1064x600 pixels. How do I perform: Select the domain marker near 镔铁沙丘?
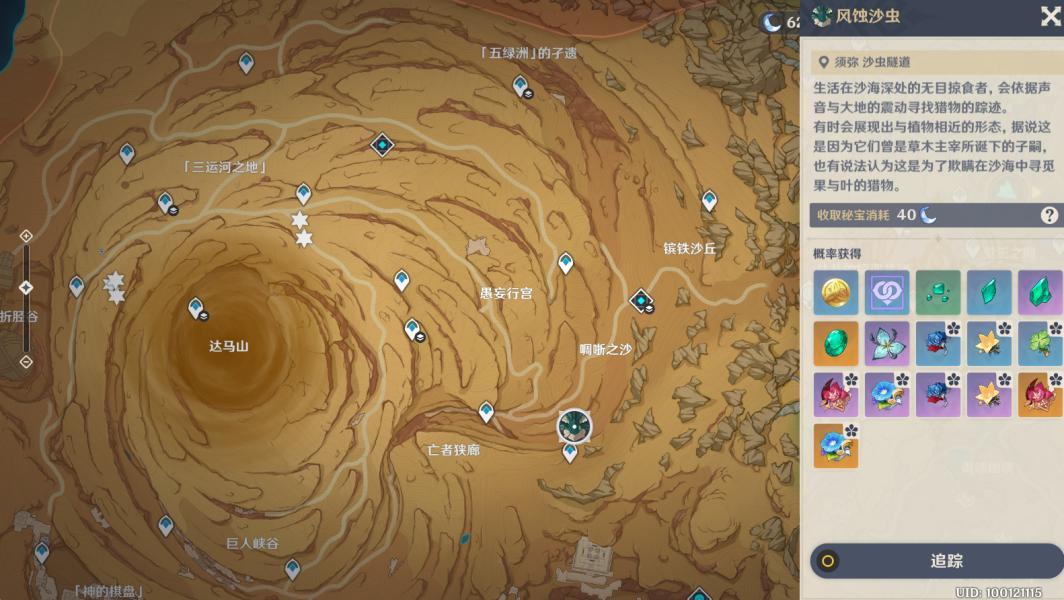tap(641, 299)
